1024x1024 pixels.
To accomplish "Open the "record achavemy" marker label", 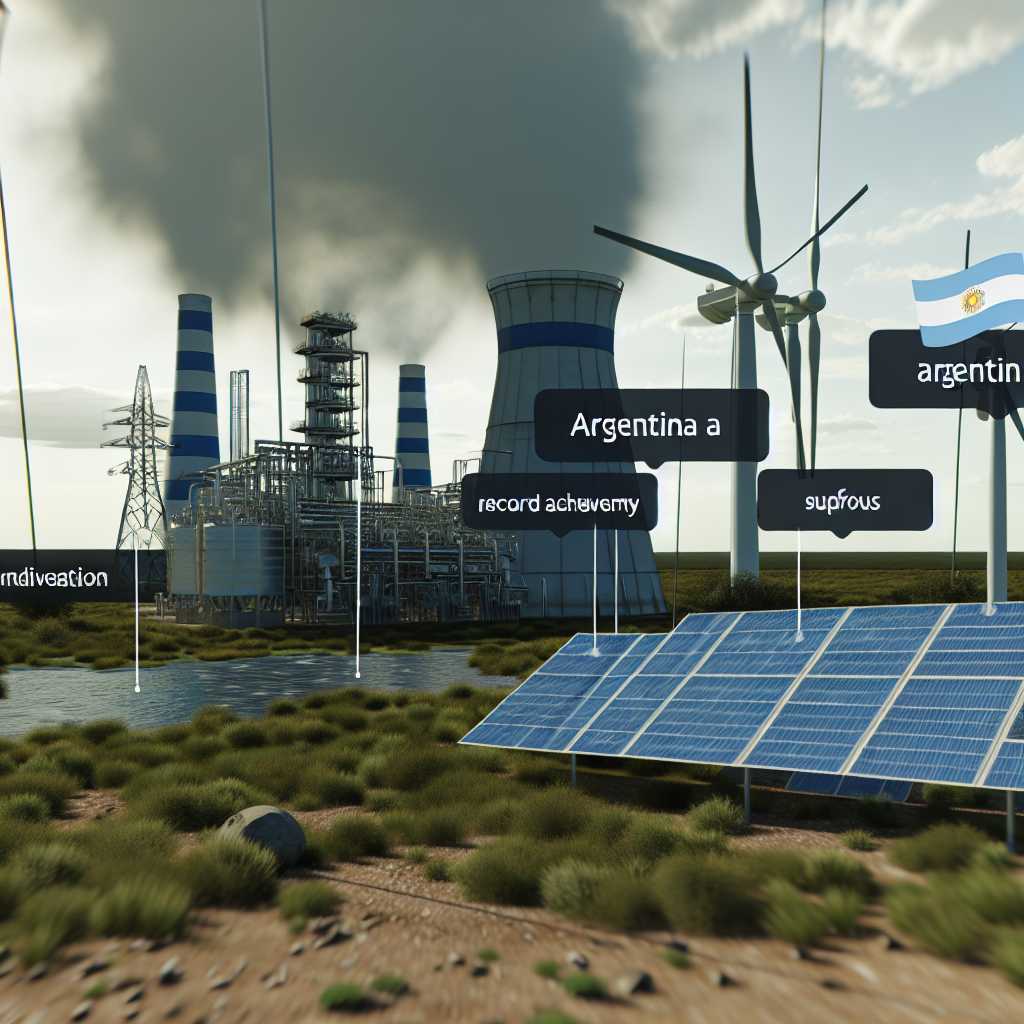I will pyautogui.click(x=559, y=503).
